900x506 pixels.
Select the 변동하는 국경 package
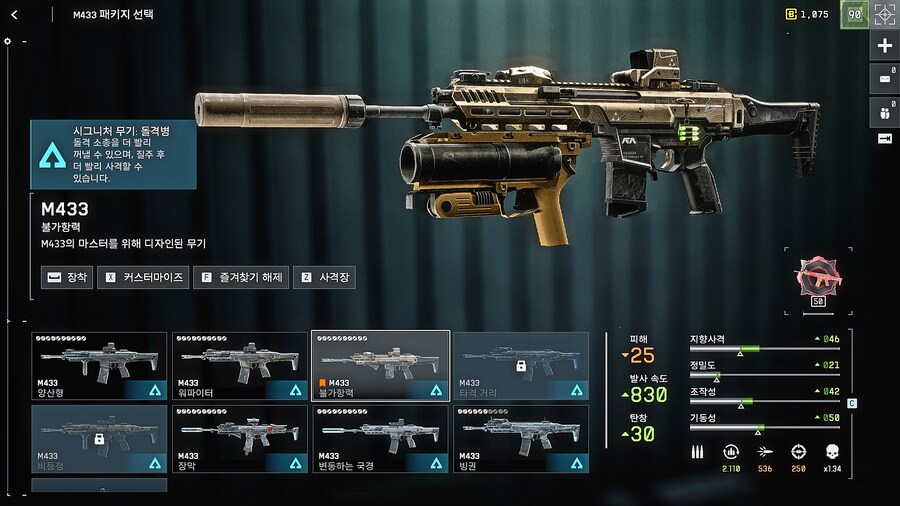pos(380,439)
